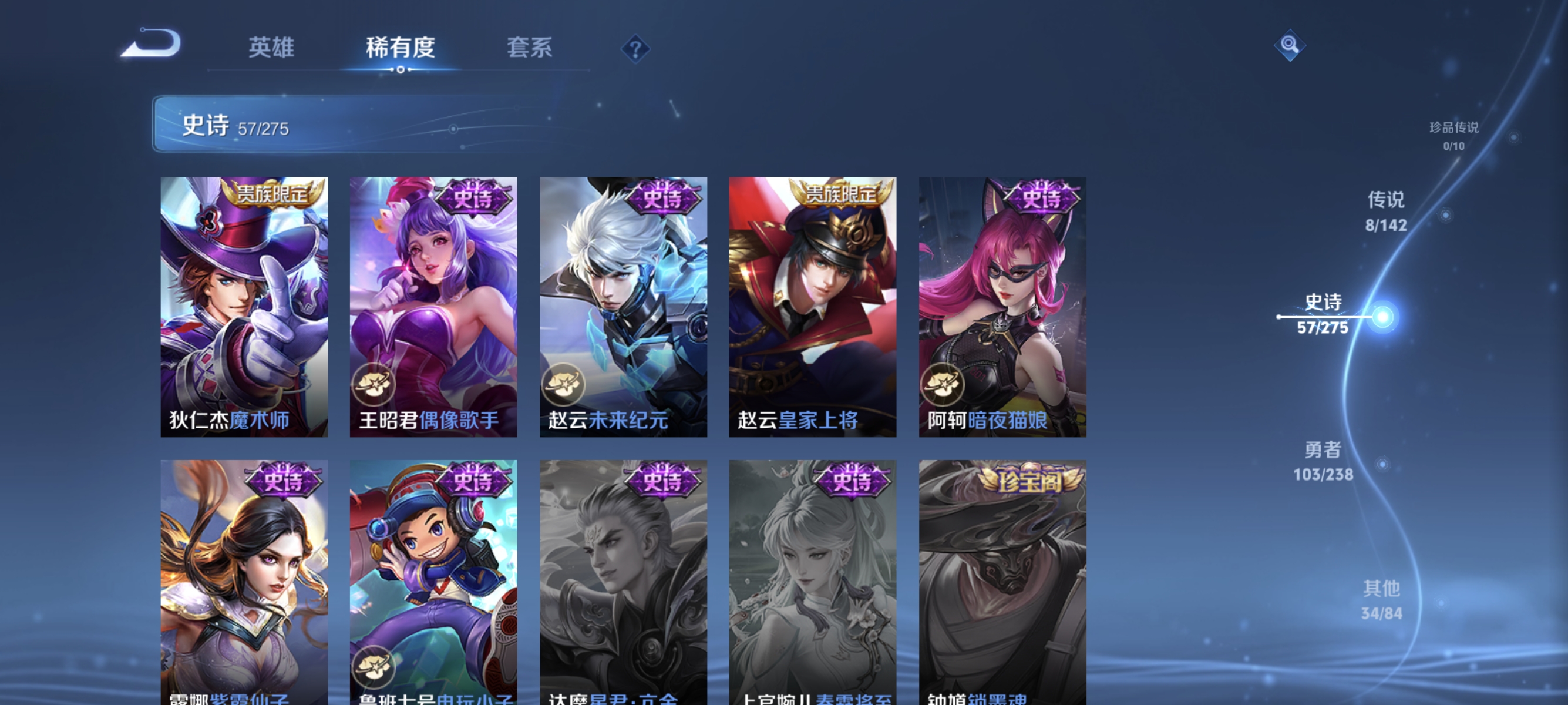Open the 达摩 grayscale skin card
The width and height of the screenshot is (1568, 705).
point(623,578)
